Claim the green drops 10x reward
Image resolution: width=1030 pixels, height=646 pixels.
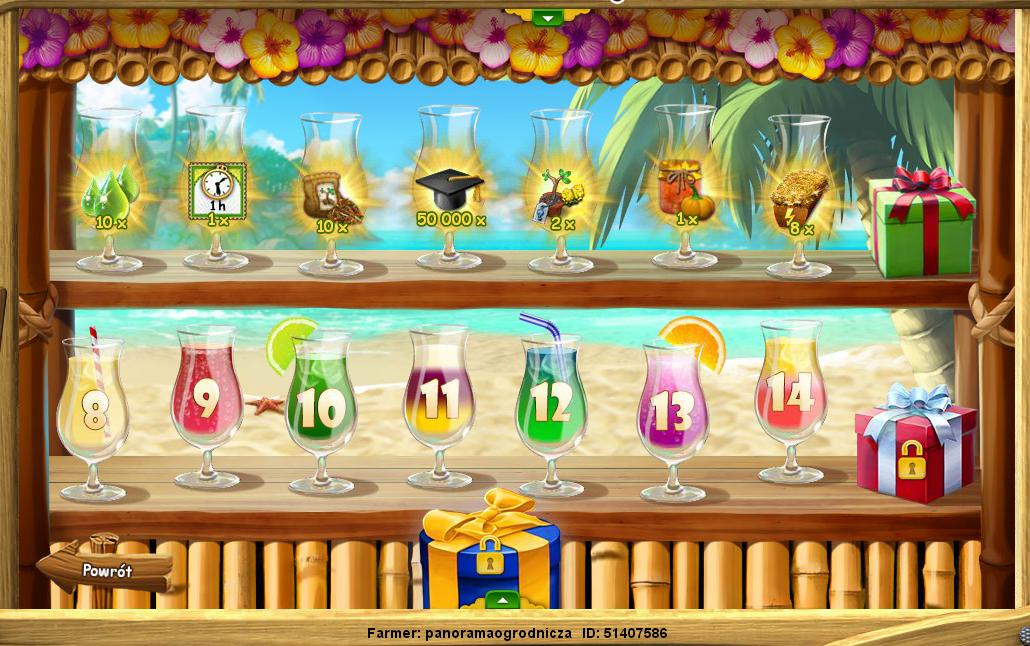point(108,197)
